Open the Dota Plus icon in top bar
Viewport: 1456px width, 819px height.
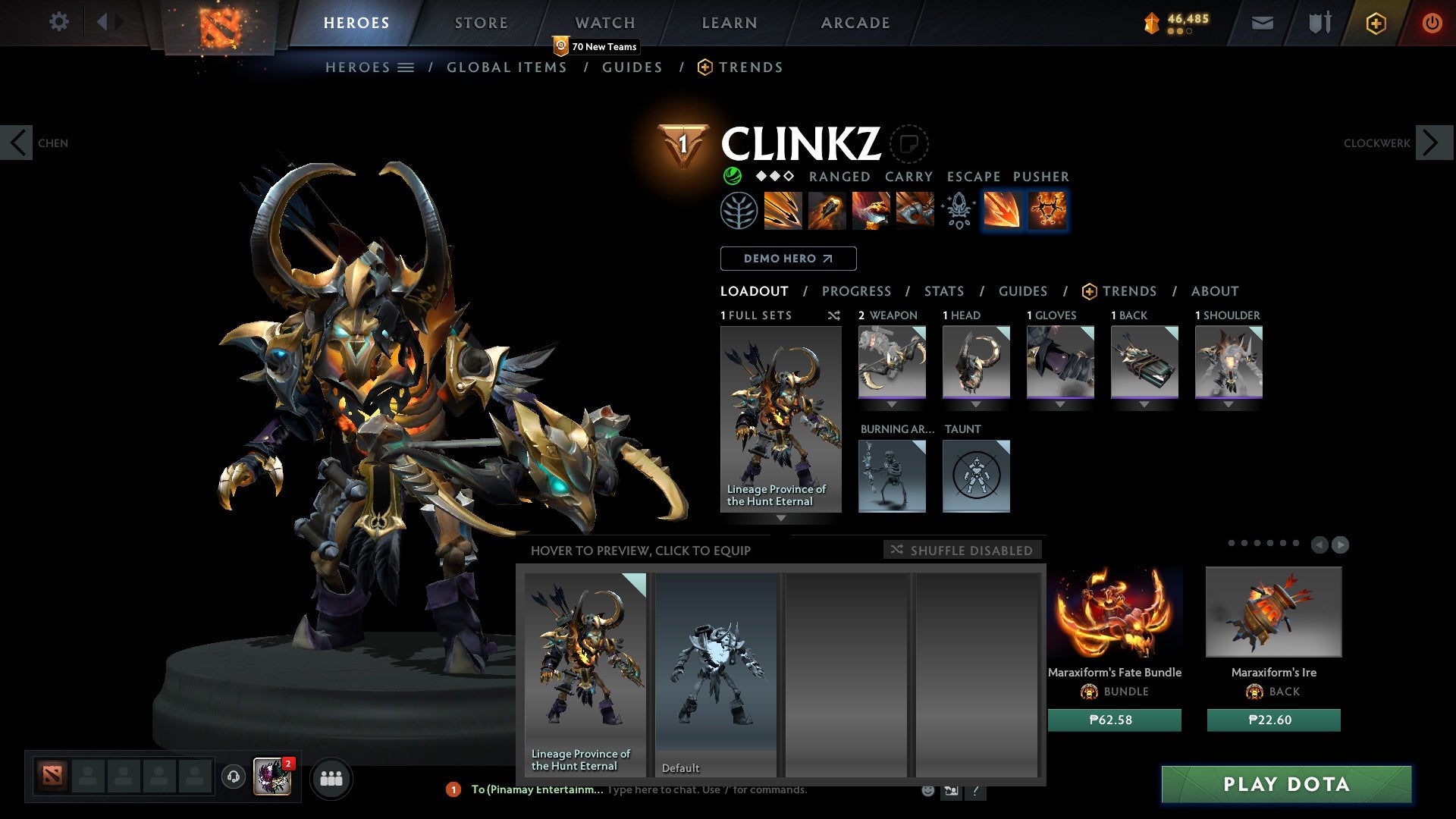pos(1375,24)
